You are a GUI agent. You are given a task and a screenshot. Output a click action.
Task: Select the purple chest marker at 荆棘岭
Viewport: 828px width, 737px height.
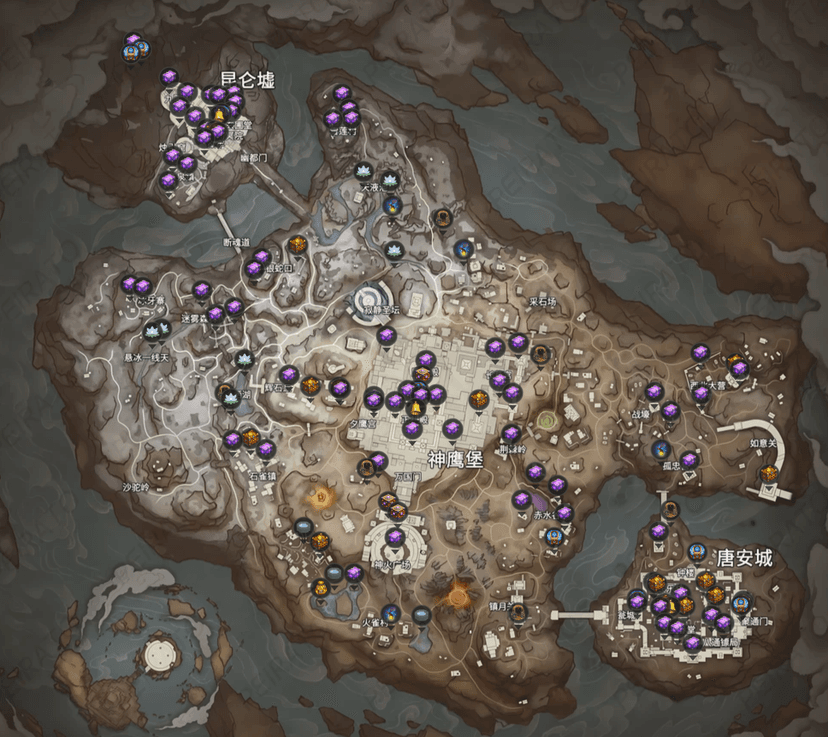[x=510, y=434]
